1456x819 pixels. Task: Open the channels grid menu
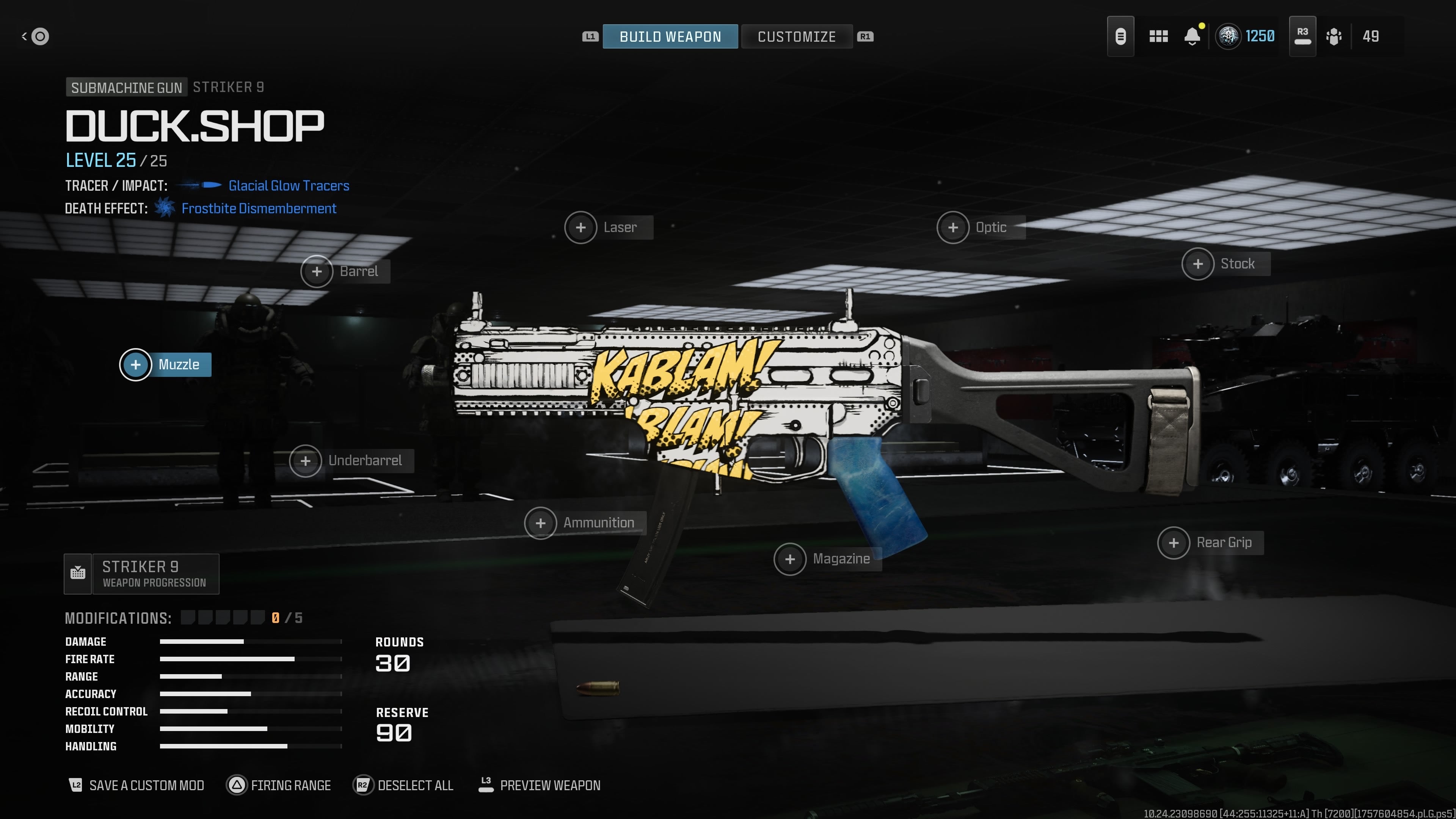point(1158,36)
